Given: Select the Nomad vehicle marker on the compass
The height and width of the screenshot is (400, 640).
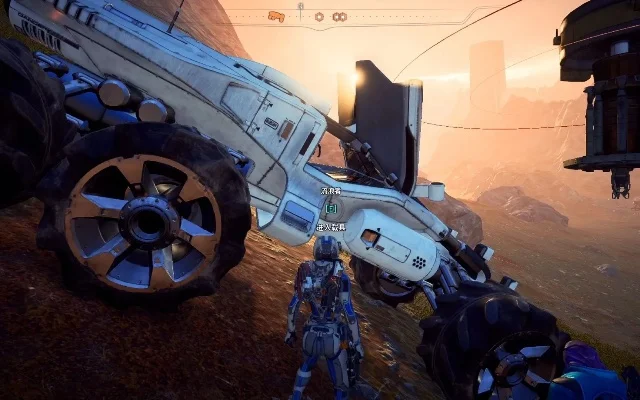Looking at the screenshot, I should pyautogui.click(x=276, y=16).
